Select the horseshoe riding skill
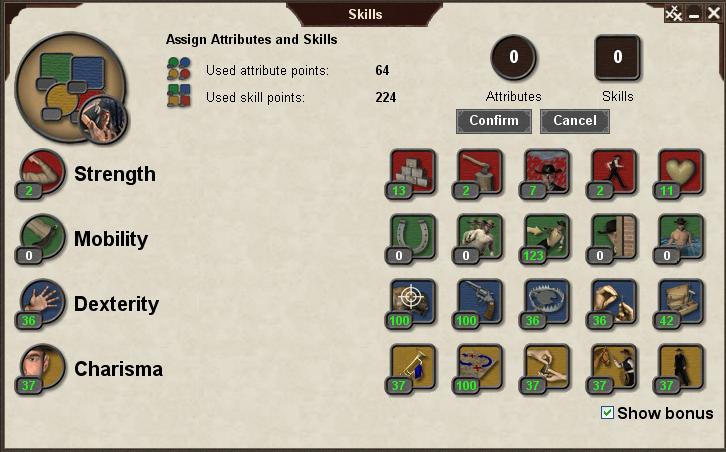Image resolution: width=726 pixels, height=452 pixels. (413, 237)
